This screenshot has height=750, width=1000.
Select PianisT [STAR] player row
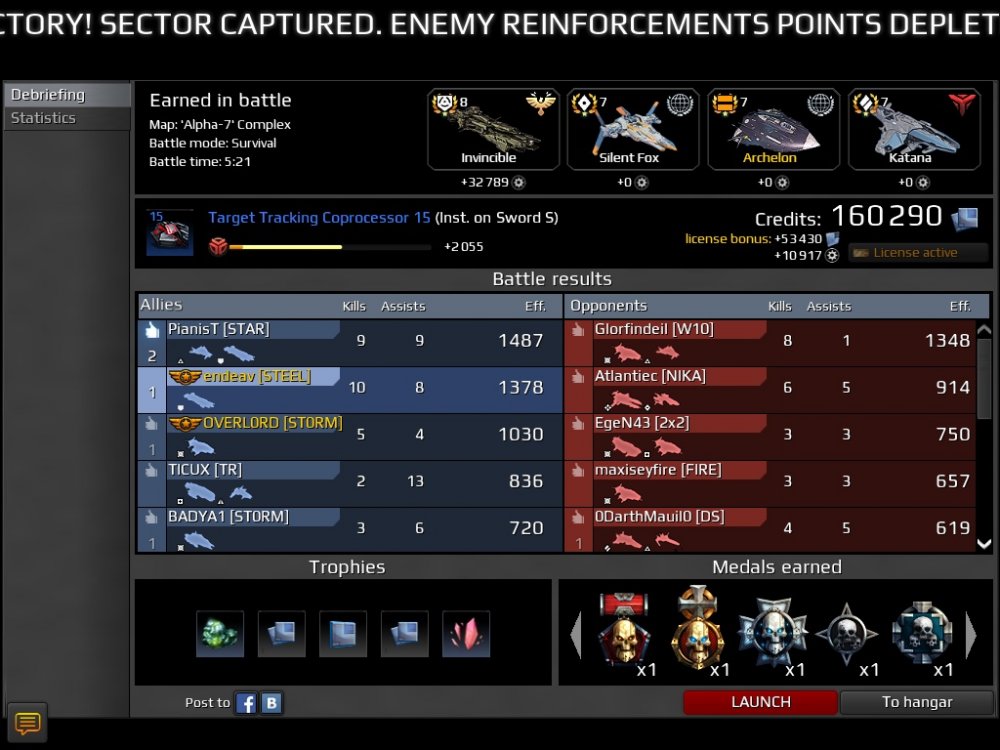[x=350, y=342]
